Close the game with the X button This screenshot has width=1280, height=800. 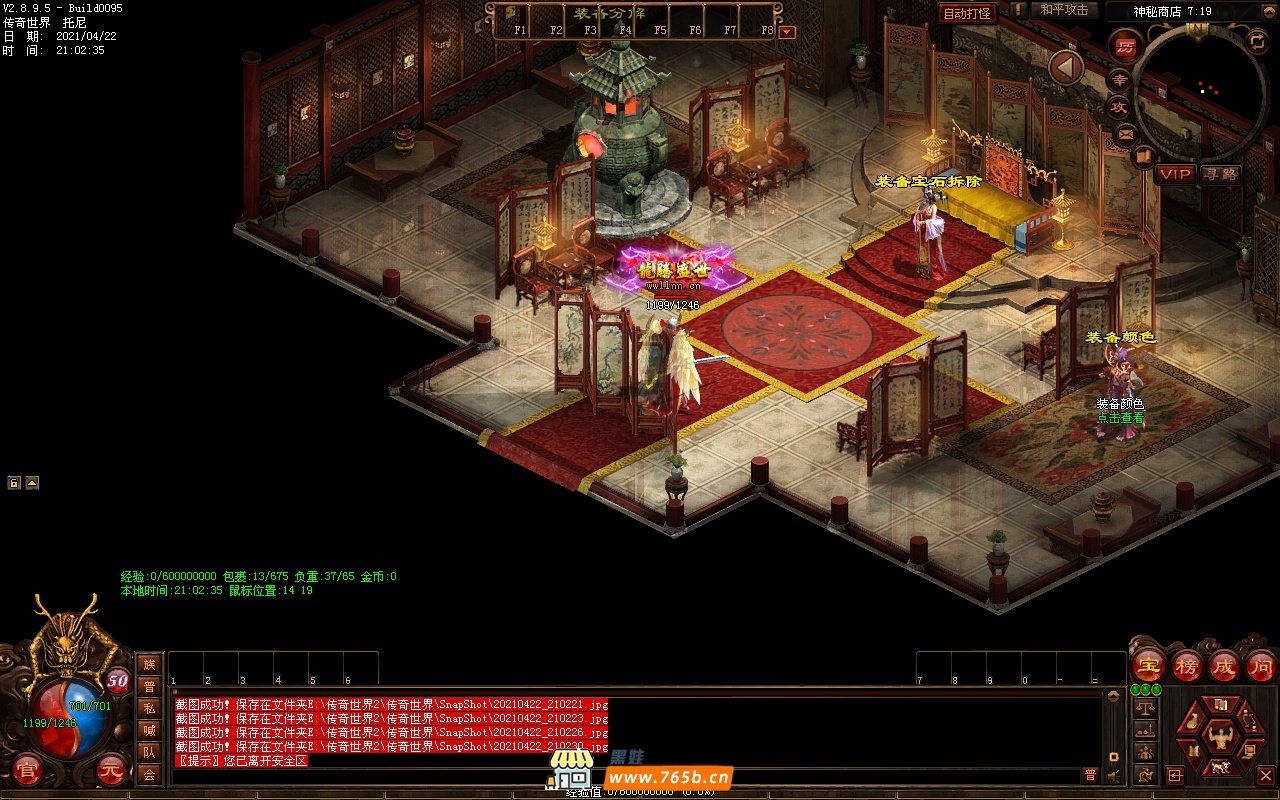[x=1265, y=775]
